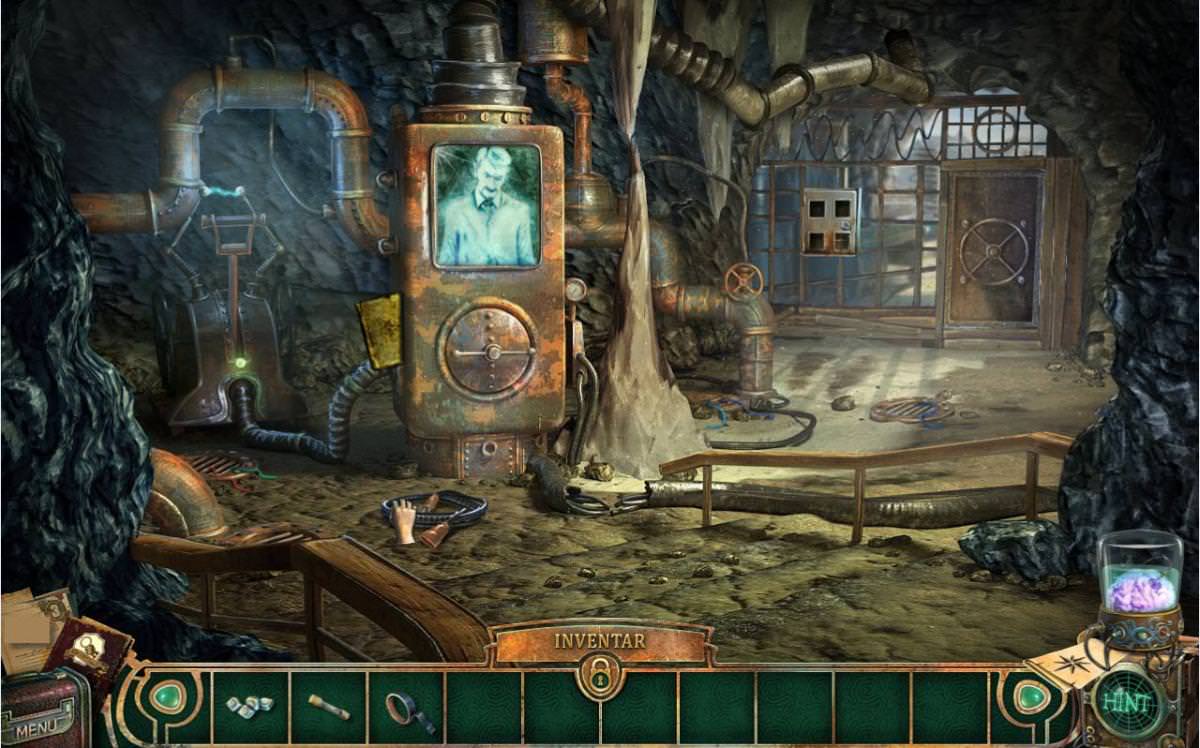This screenshot has height=748, width=1200.
Task: Select the silver cubes inventory item
Action: pos(250,705)
